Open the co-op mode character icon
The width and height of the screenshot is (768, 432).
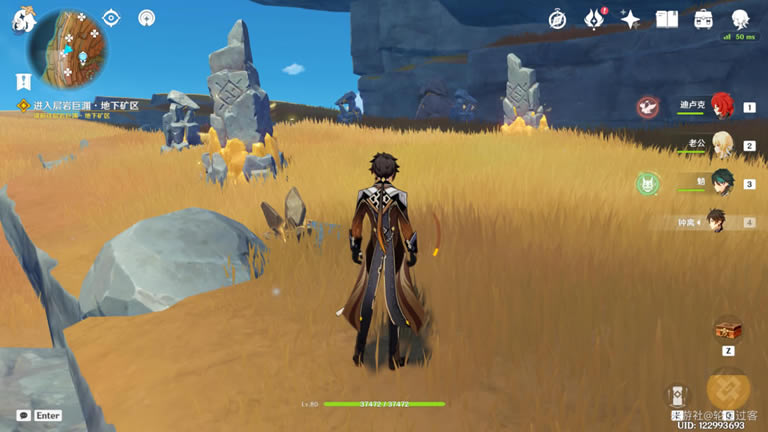tap(740, 19)
